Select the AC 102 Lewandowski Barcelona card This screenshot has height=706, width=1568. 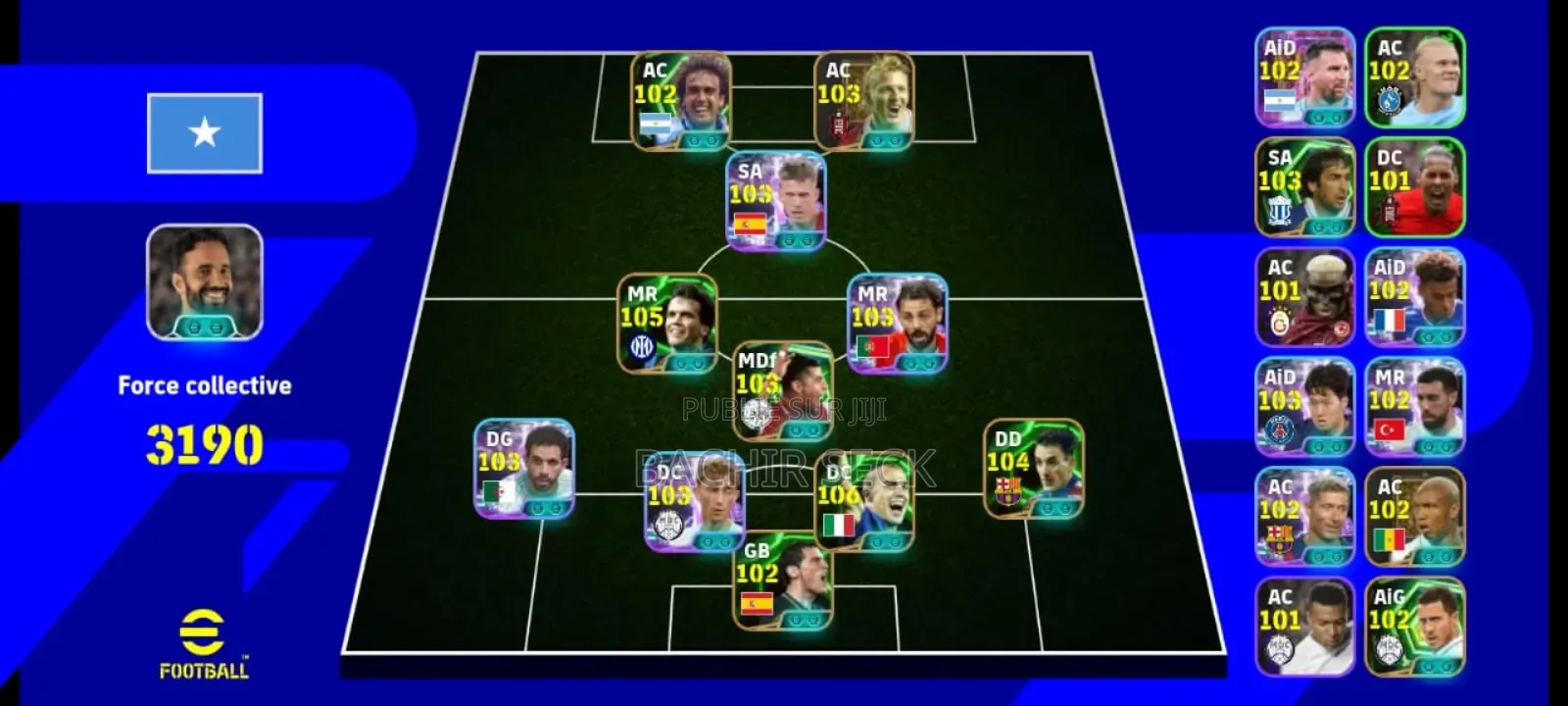click(x=1303, y=515)
